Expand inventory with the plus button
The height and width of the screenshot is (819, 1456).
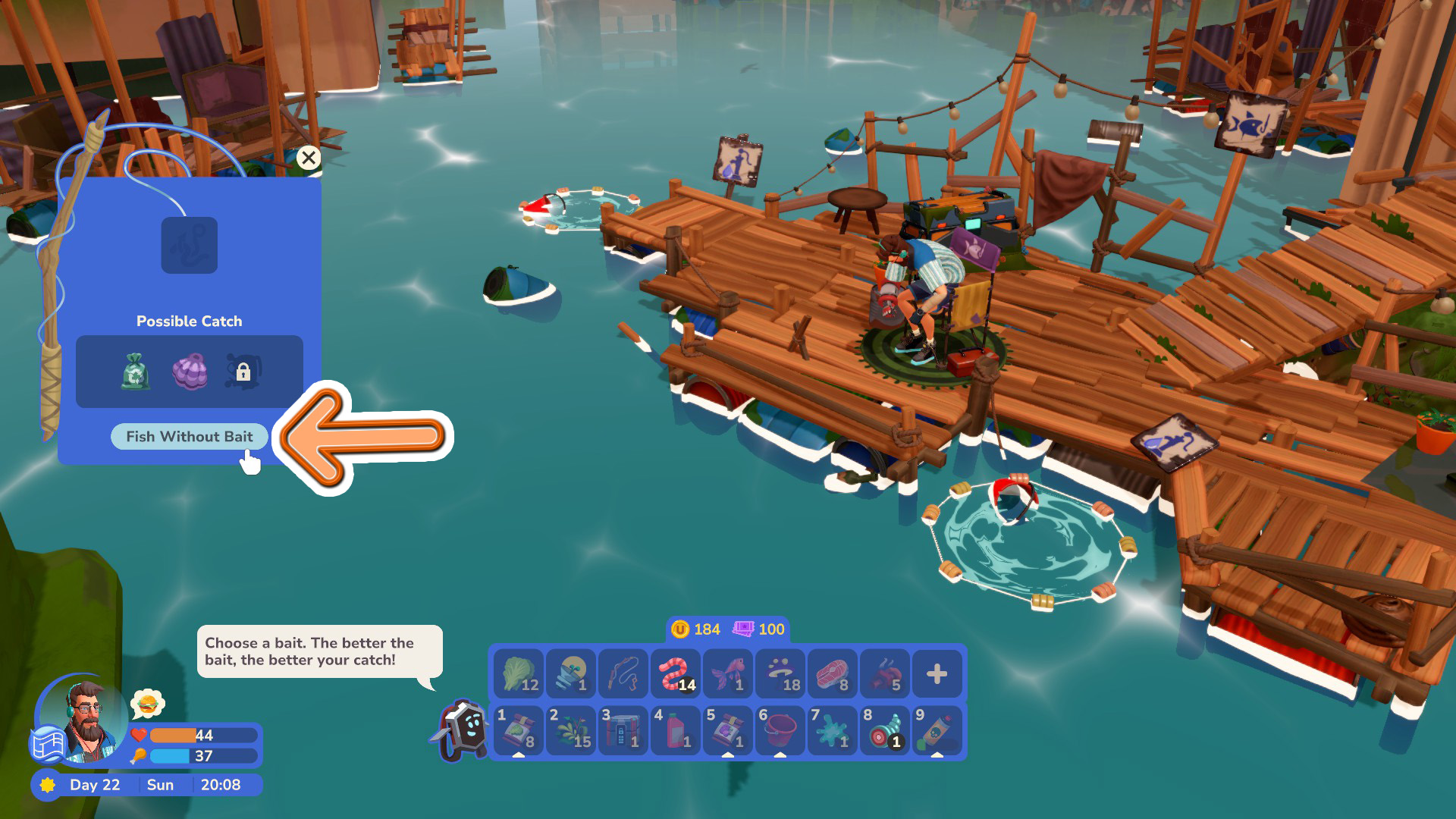click(x=937, y=674)
